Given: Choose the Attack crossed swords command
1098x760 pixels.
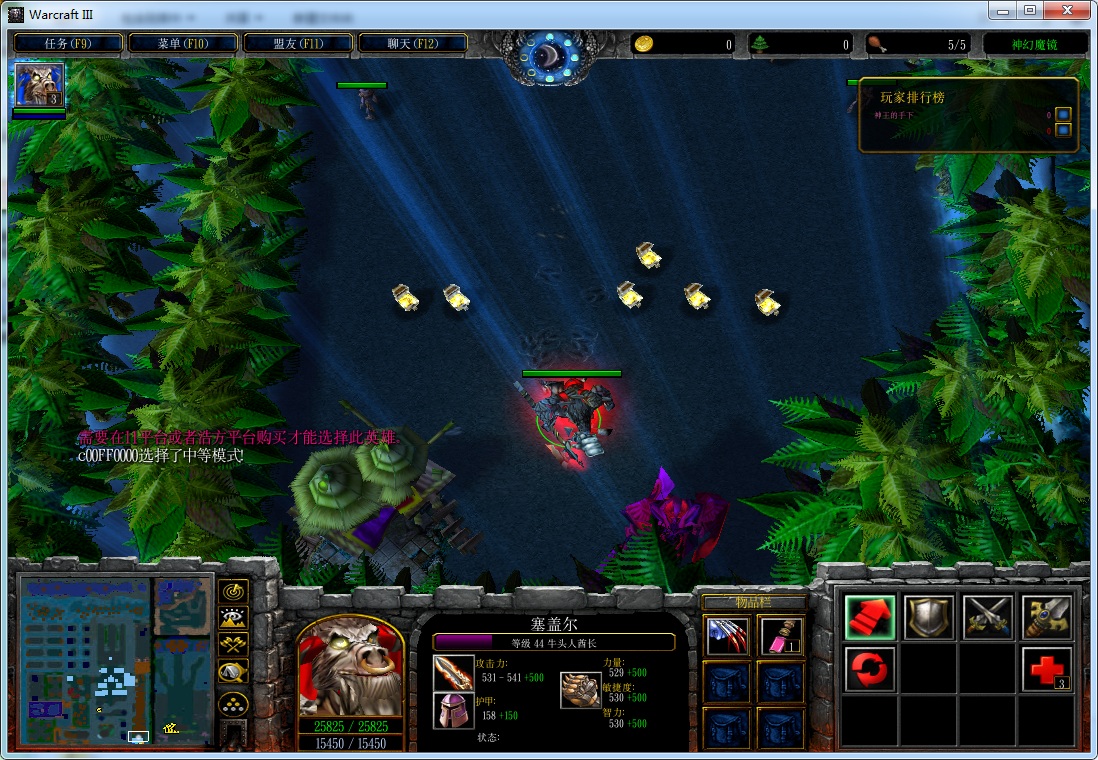Looking at the screenshot, I should pos(987,618).
